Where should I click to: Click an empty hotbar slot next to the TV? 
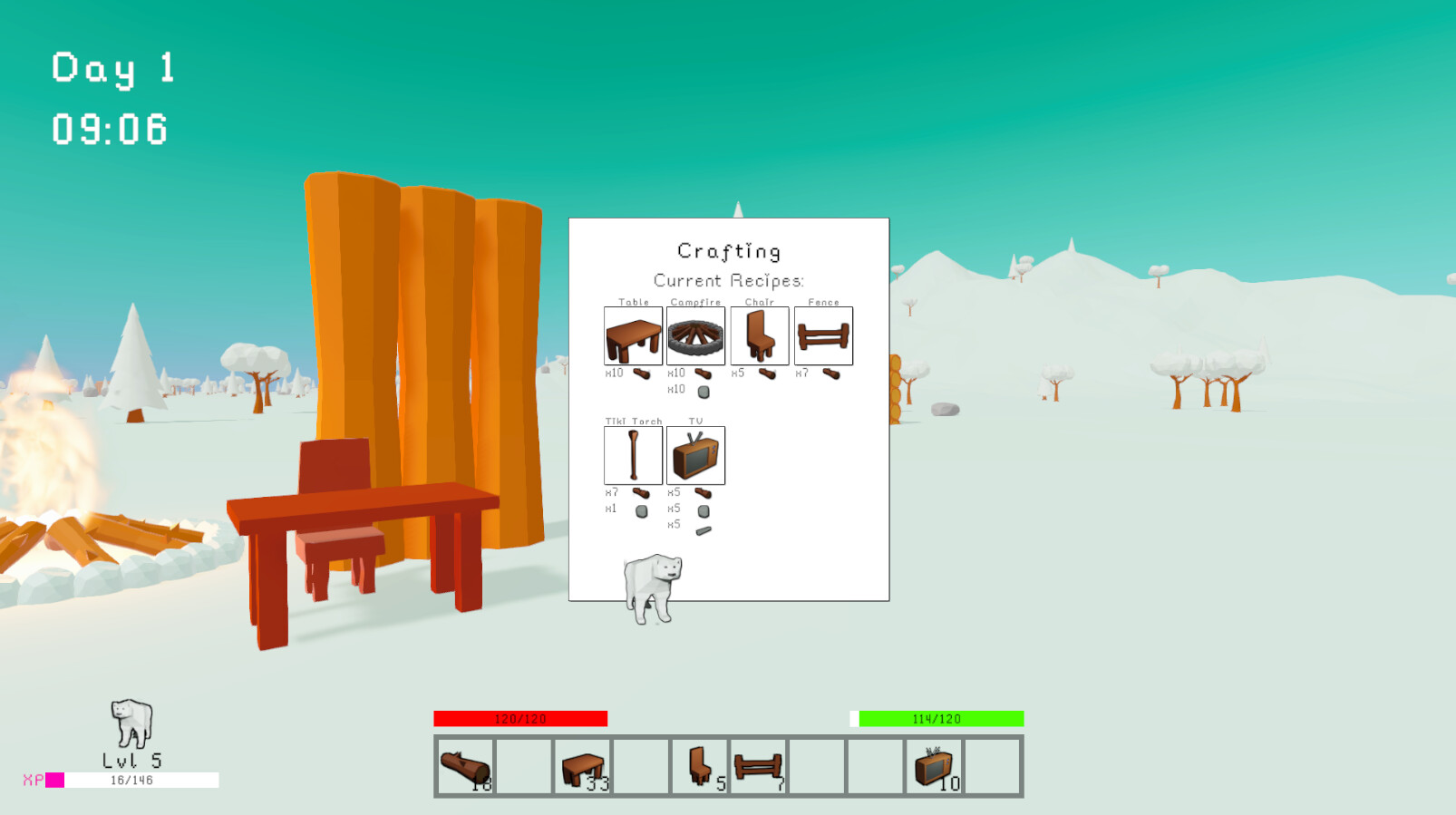coord(992,765)
